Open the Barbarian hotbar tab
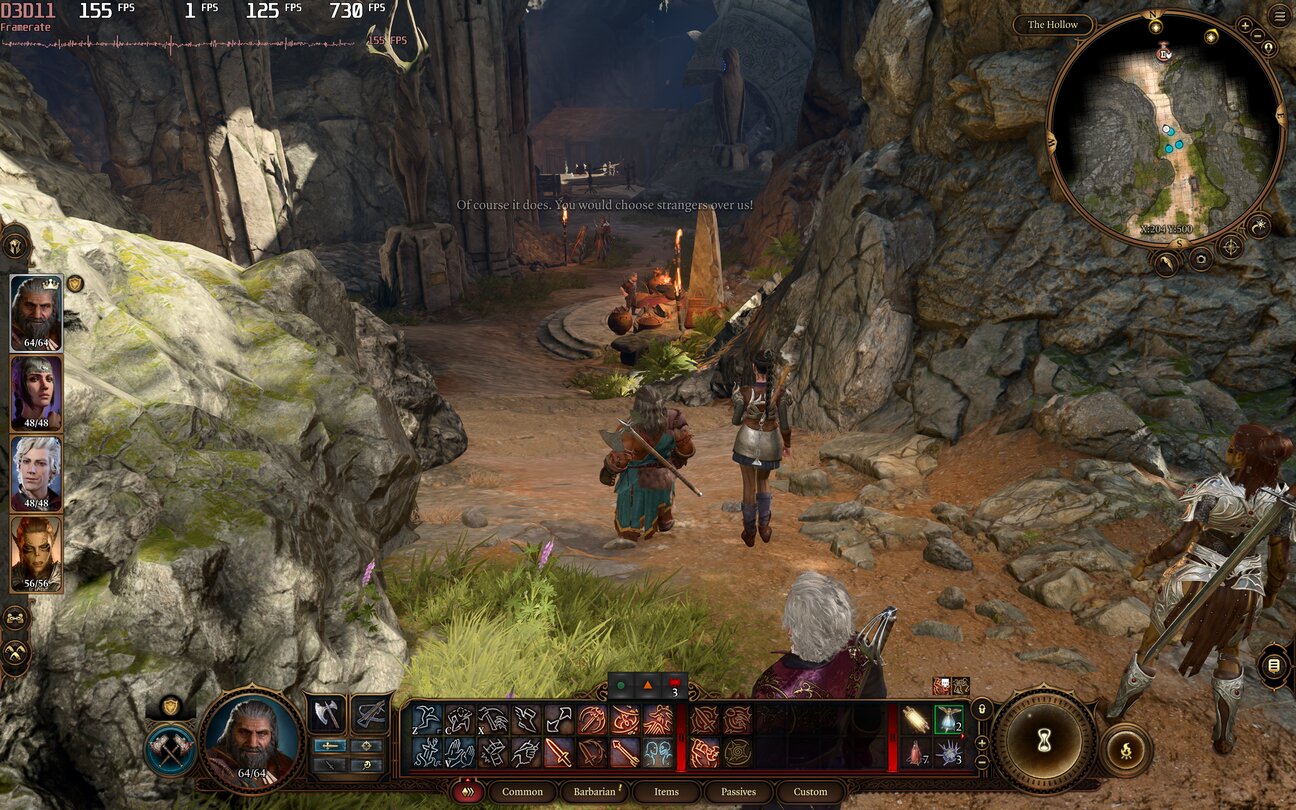The height and width of the screenshot is (810, 1296). [x=595, y=792]
